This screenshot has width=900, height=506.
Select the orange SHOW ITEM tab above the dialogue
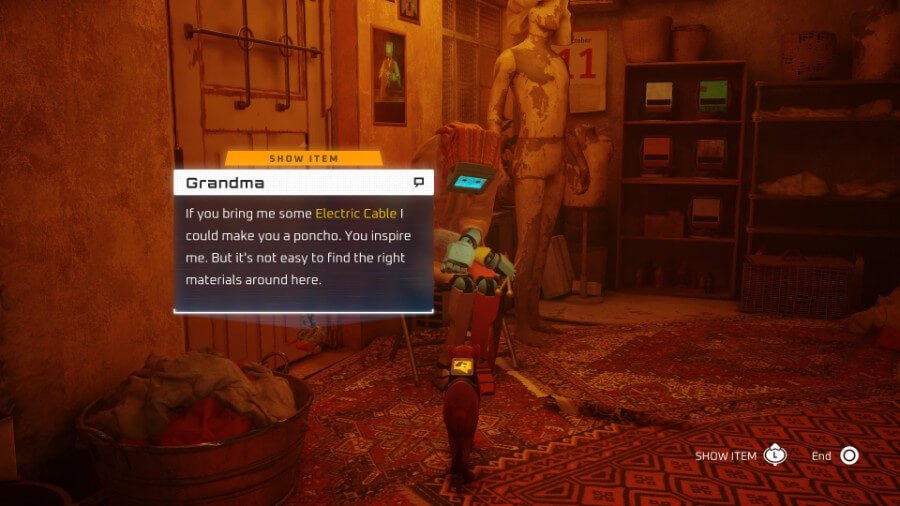tap(303, 158)
